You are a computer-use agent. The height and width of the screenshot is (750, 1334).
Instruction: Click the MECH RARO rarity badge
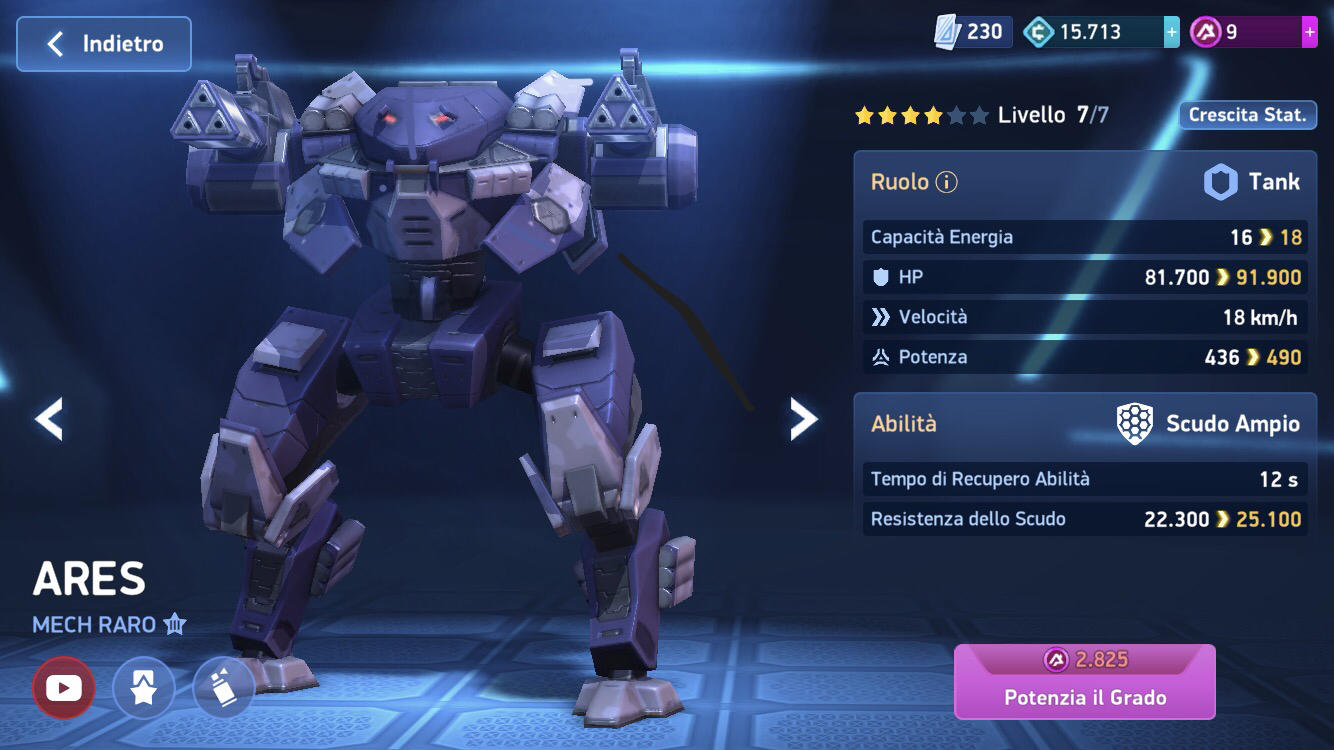[x=106, y=623]
